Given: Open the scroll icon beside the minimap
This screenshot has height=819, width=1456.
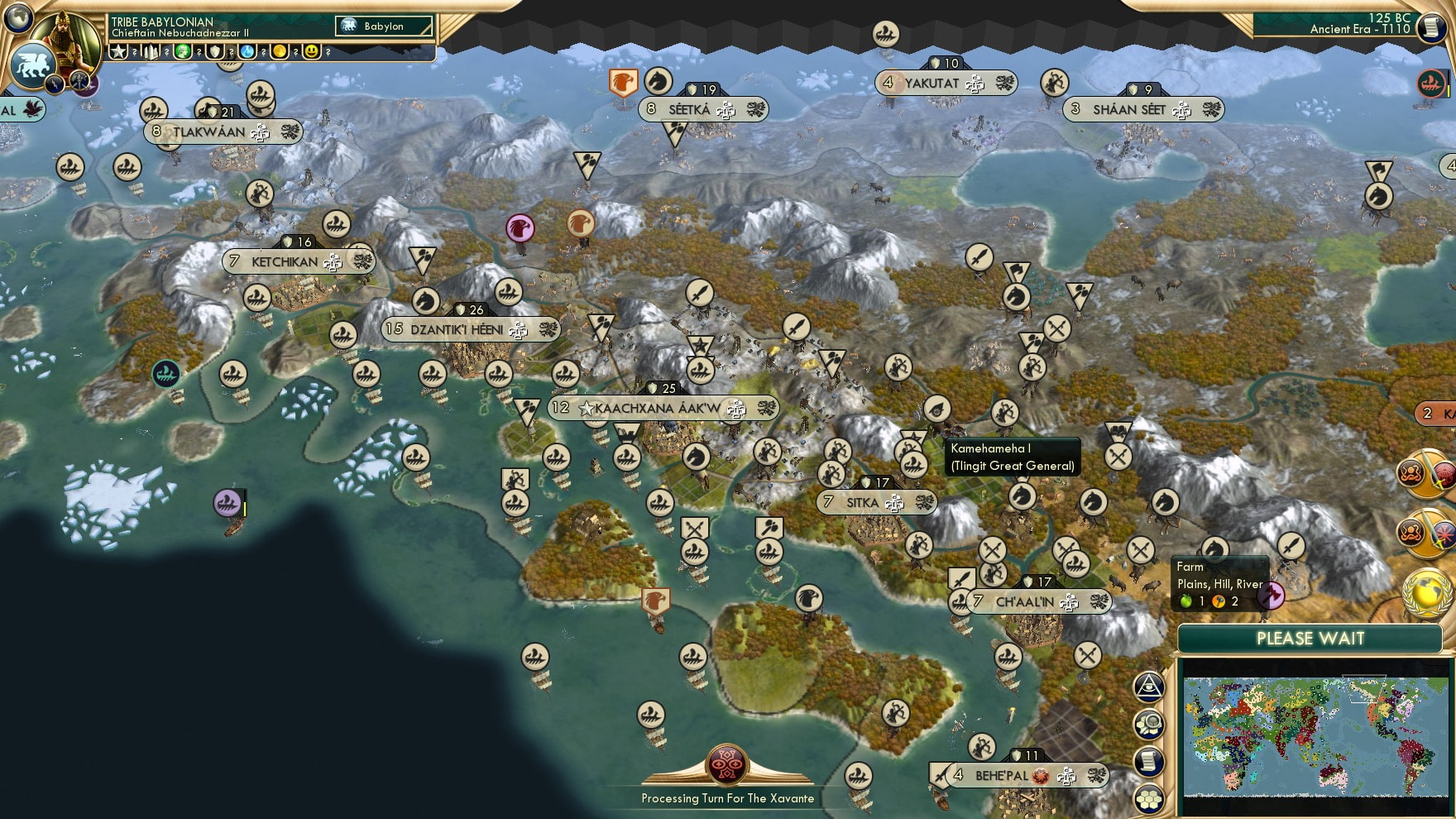Looking at the screenshot, I should click(1149, 762).
